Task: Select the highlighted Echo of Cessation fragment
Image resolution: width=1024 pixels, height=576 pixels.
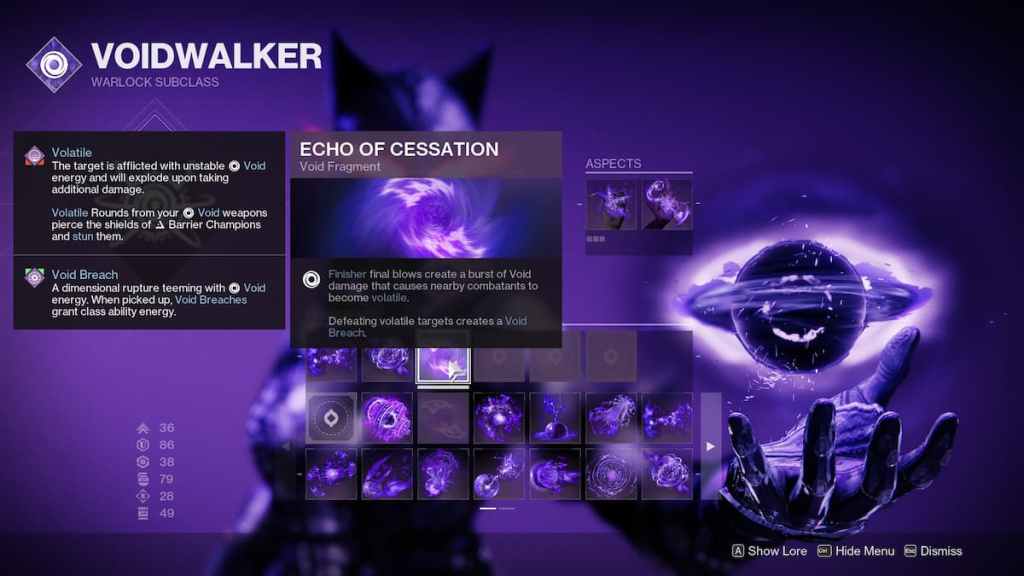Action: 442,363
